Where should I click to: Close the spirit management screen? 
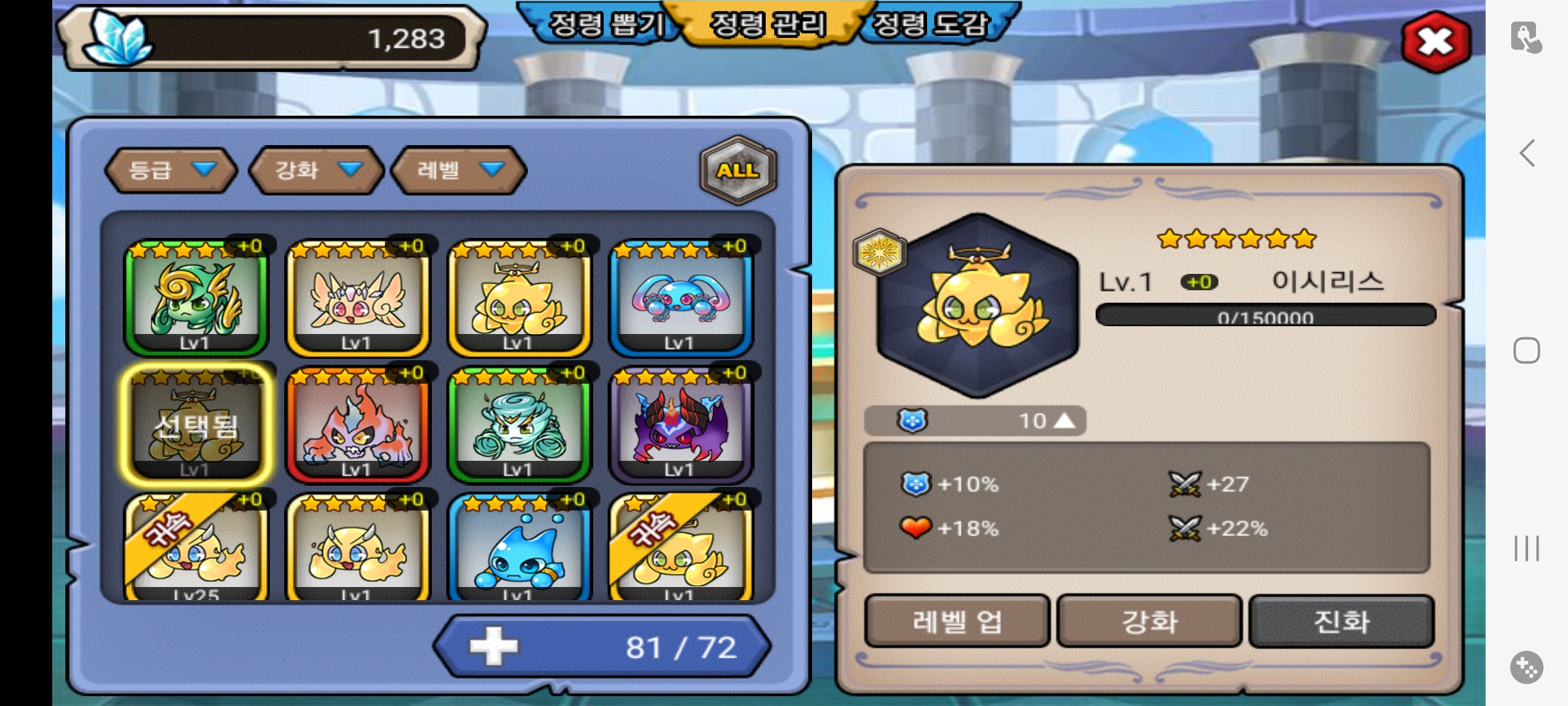1435,42
